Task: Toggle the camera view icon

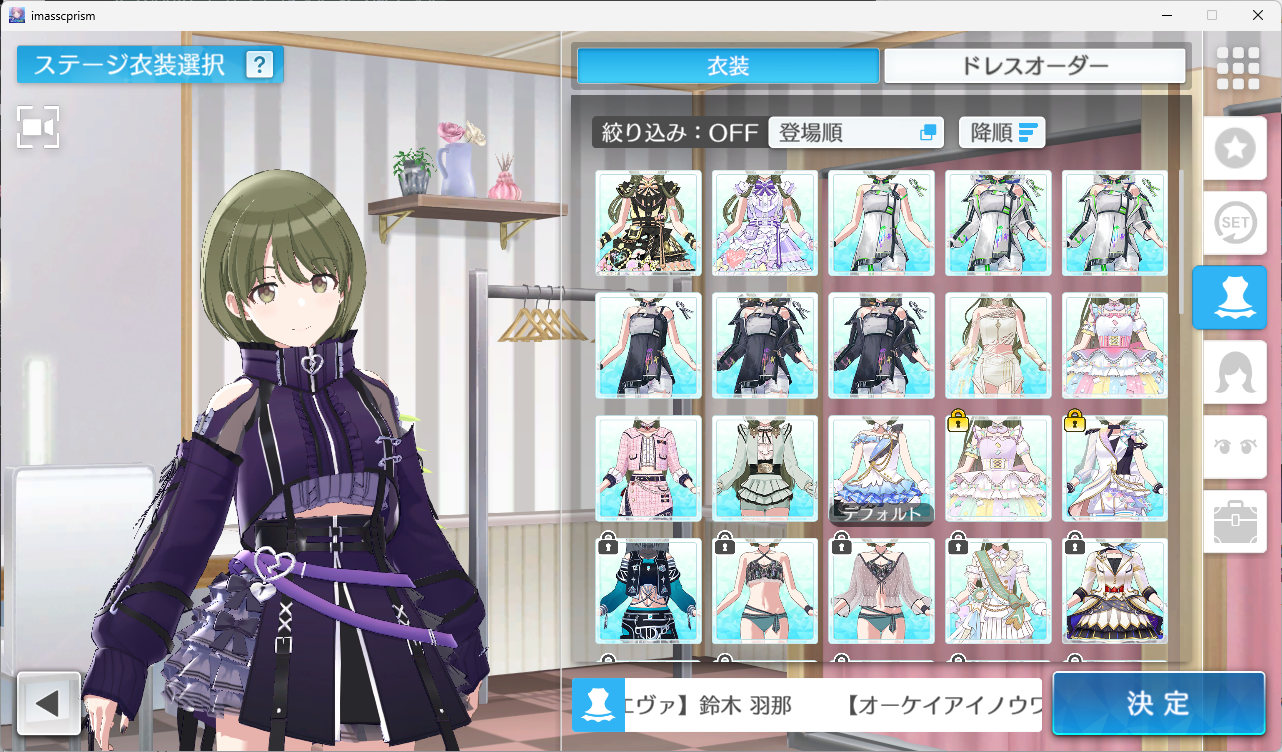Action: (38, 127)
